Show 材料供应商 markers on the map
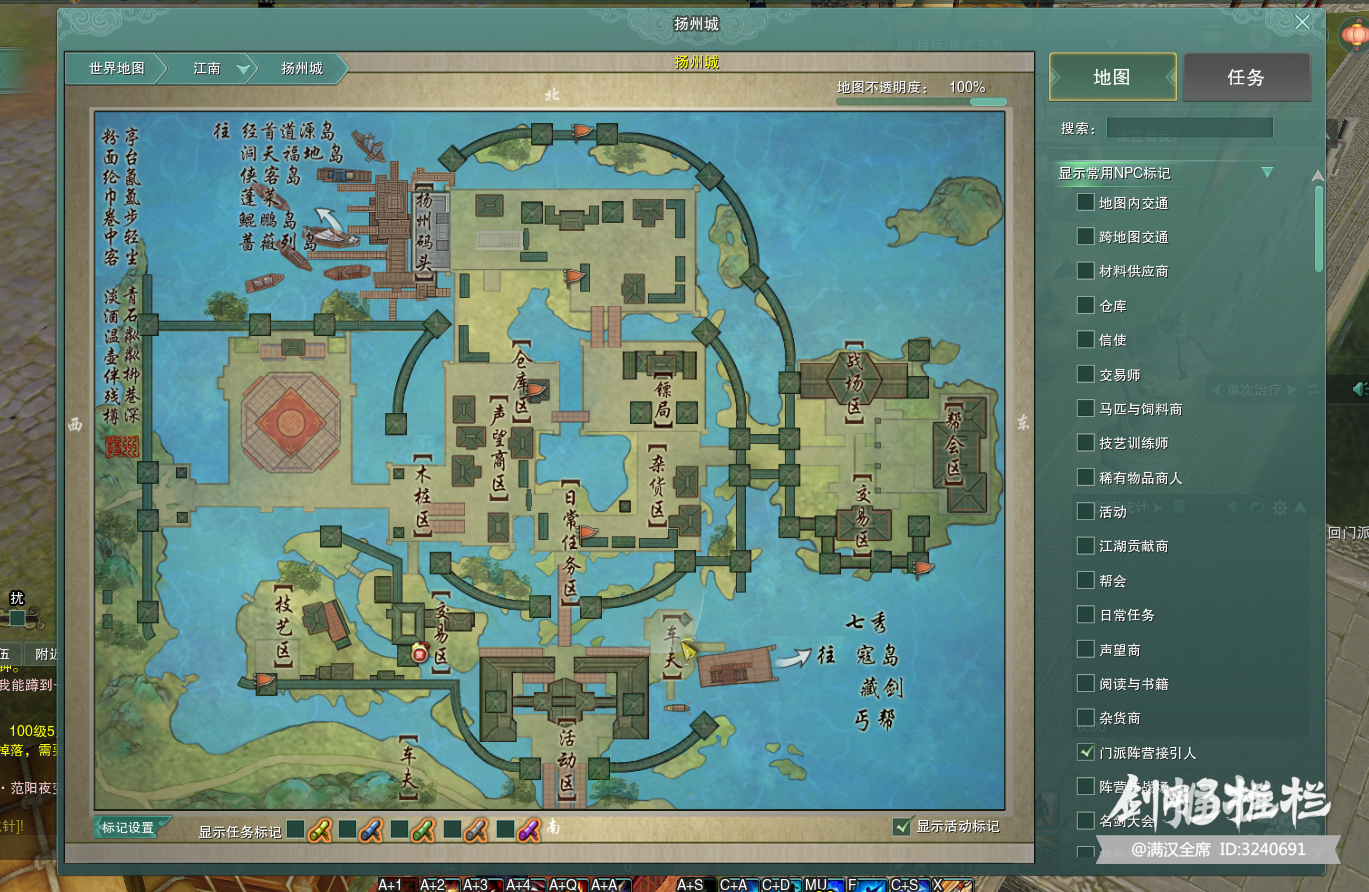Viewport: 1369px width, 892px height. [1085, 271]
